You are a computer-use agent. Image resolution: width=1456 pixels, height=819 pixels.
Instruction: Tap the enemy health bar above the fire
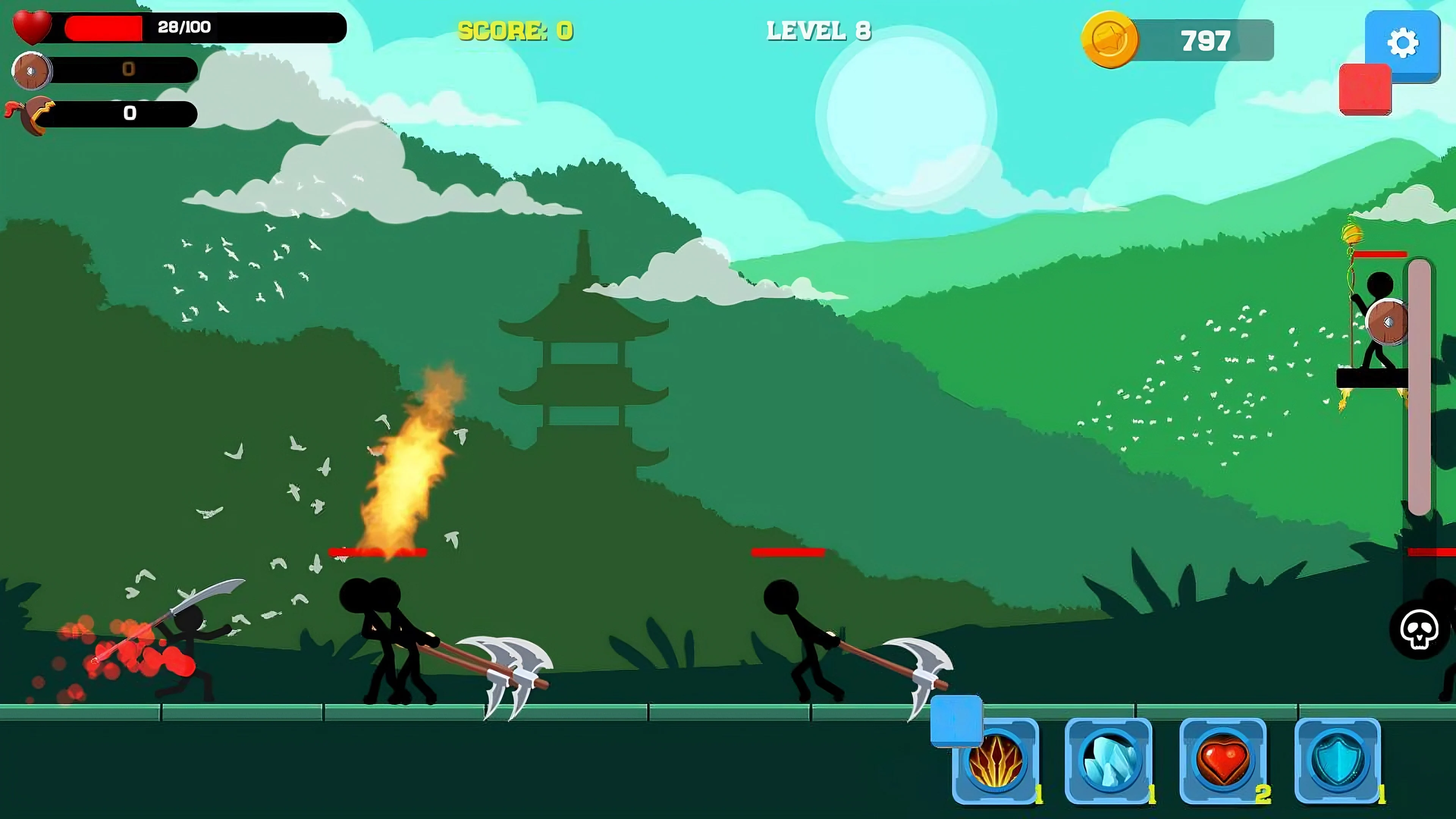pos(378,552)
